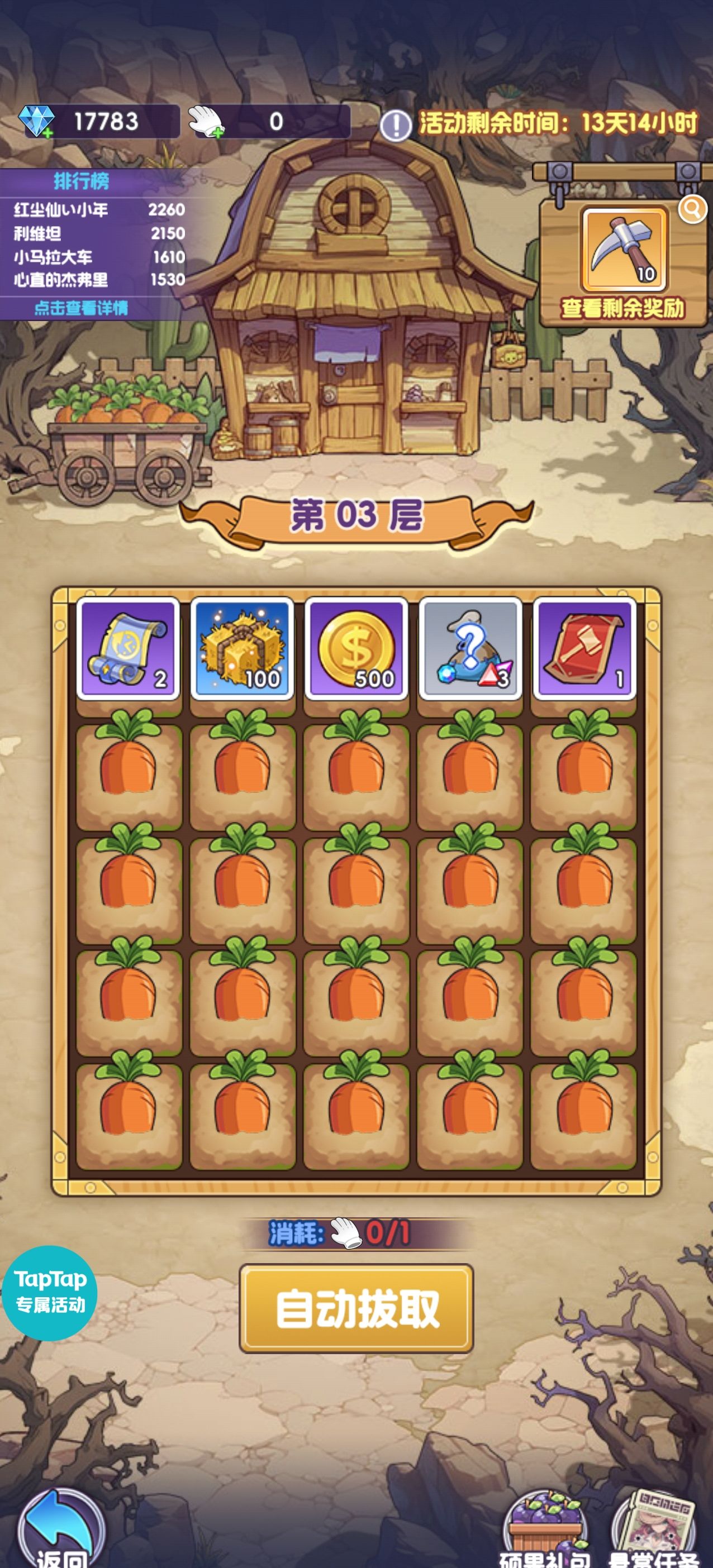The width and height of the screenshot is (713, 1568).
Task: Select the blue scroll reward tile
Action: click(128, 649)
